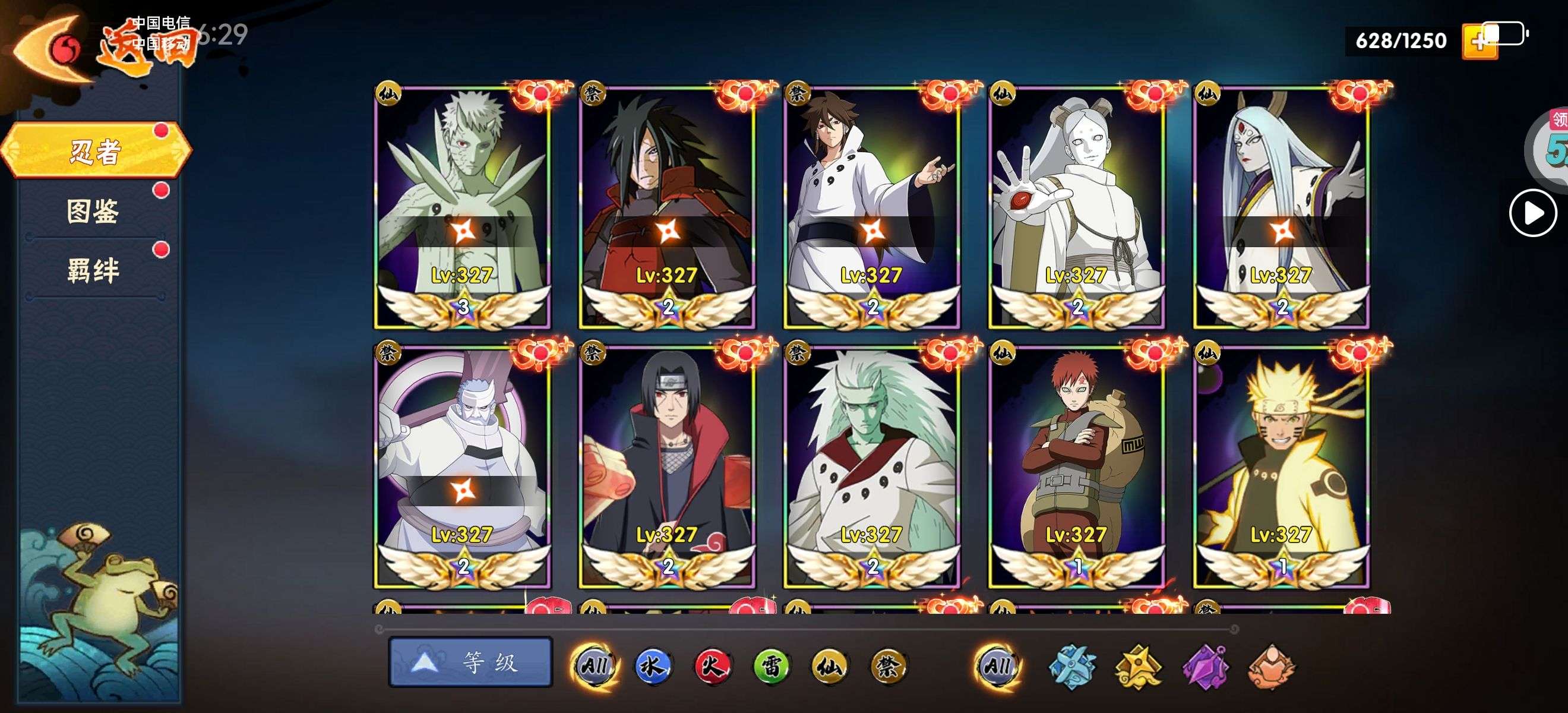Choose the Six Paths Naruto card
The image size is (1568, 713).
point(1281,467)
